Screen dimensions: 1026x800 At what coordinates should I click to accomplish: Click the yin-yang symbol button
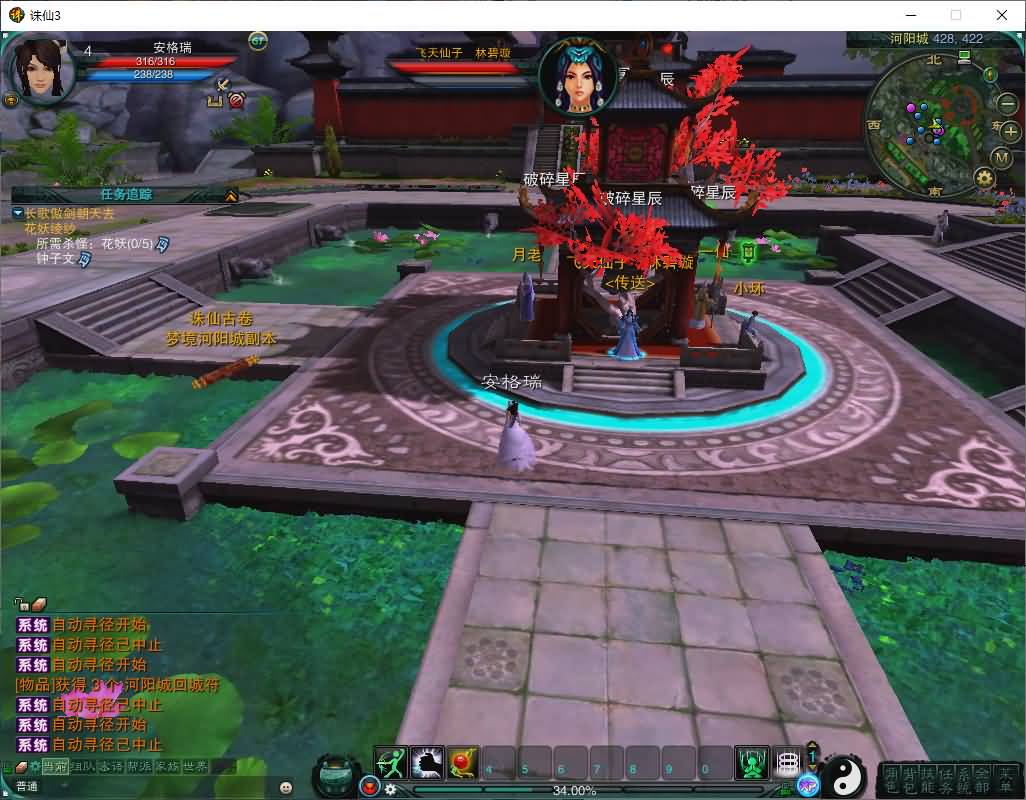(x=846, y=774)
